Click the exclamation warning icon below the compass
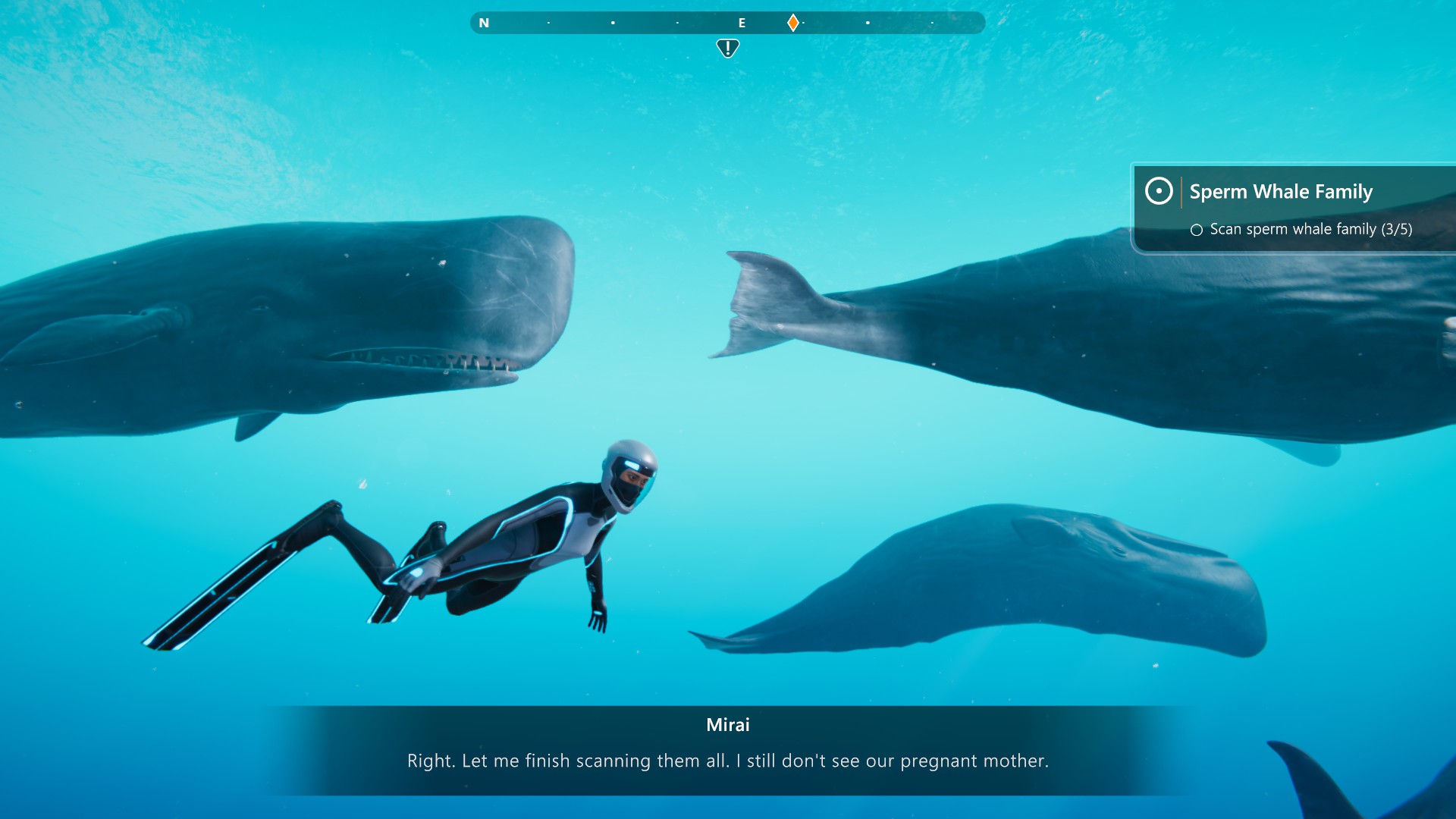1456x819 pixels. tap(727, 47)
